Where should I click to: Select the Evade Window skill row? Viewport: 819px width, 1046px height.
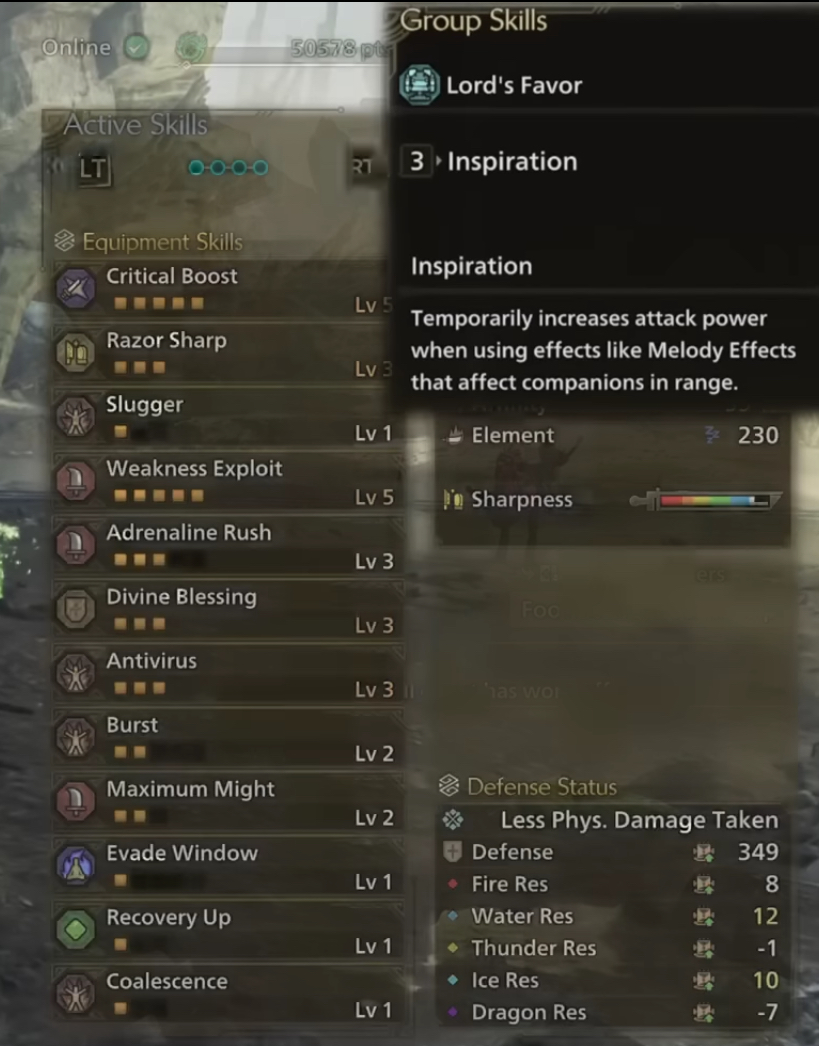click(x=228, y=864)
